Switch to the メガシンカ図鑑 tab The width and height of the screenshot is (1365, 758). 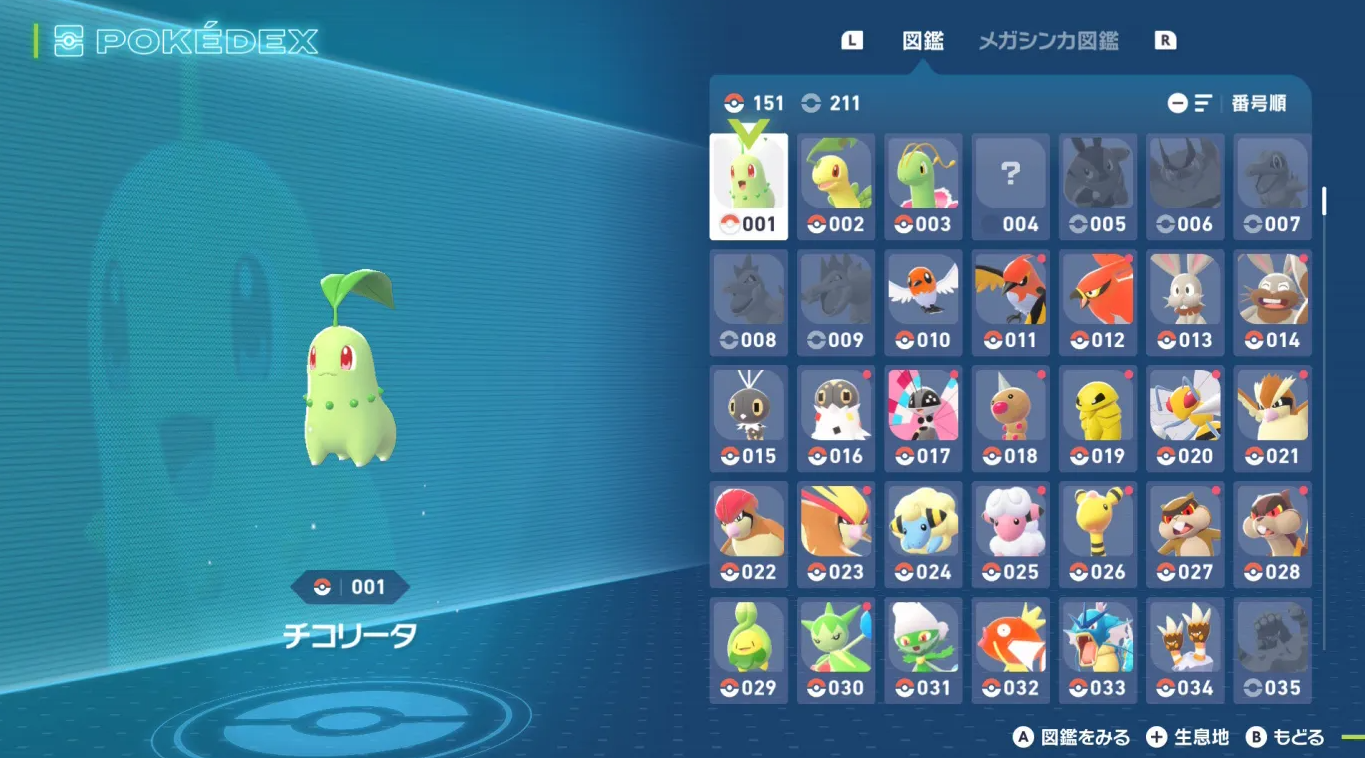coord(1047,41)
